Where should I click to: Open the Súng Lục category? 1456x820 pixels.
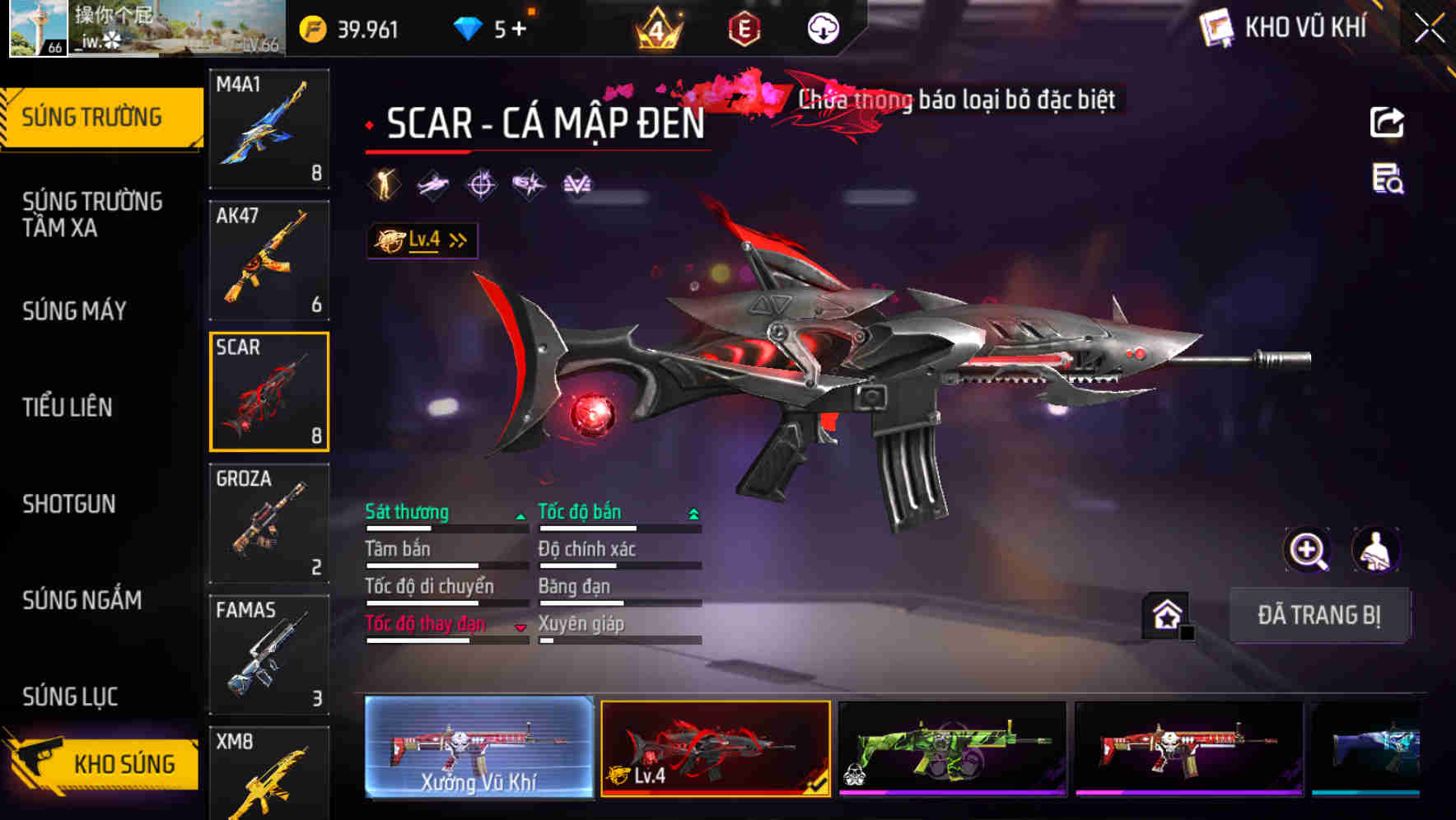[71, 696]
